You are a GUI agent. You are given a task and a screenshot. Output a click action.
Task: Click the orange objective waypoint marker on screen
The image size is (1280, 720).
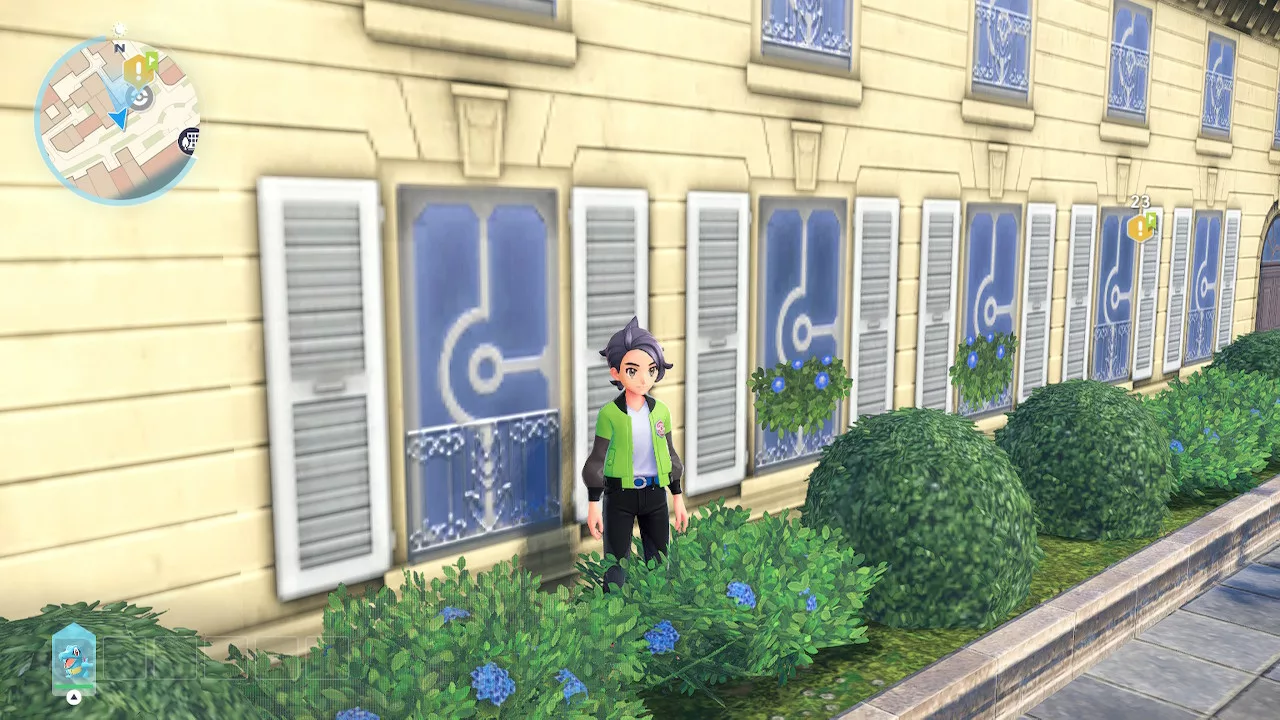(x=1139, y=227)
